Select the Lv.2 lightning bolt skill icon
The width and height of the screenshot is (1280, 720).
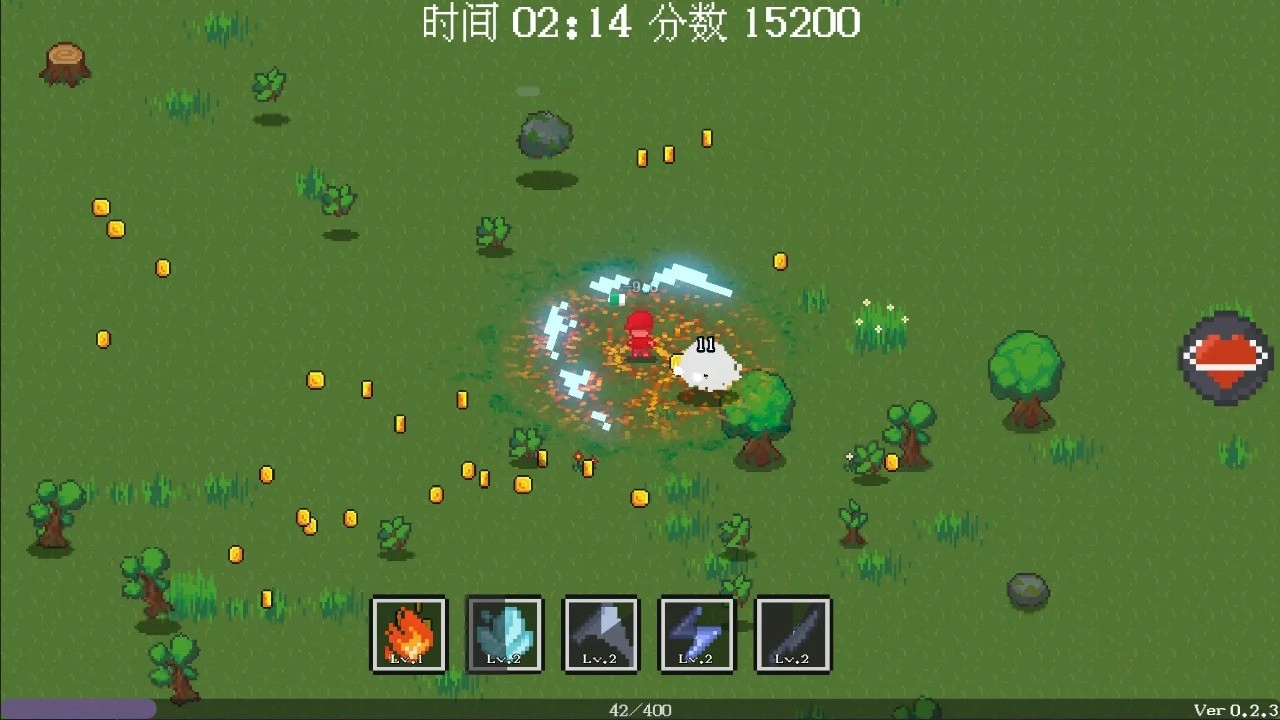[697, 634]
